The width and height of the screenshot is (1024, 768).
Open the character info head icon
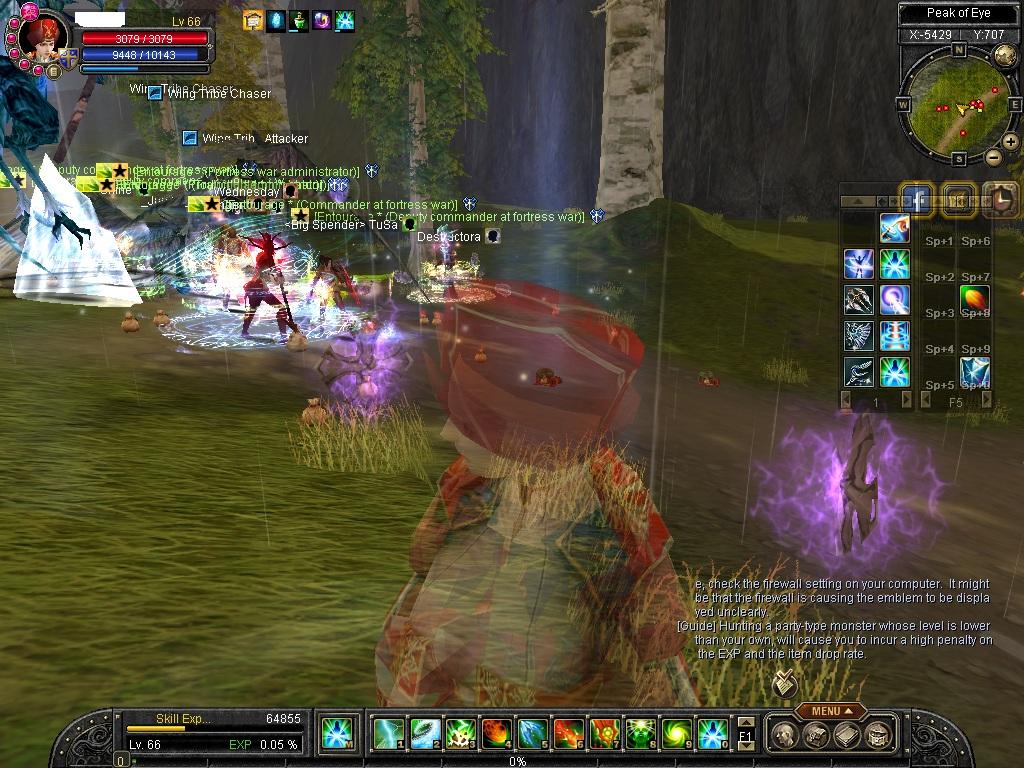[784, 735]
